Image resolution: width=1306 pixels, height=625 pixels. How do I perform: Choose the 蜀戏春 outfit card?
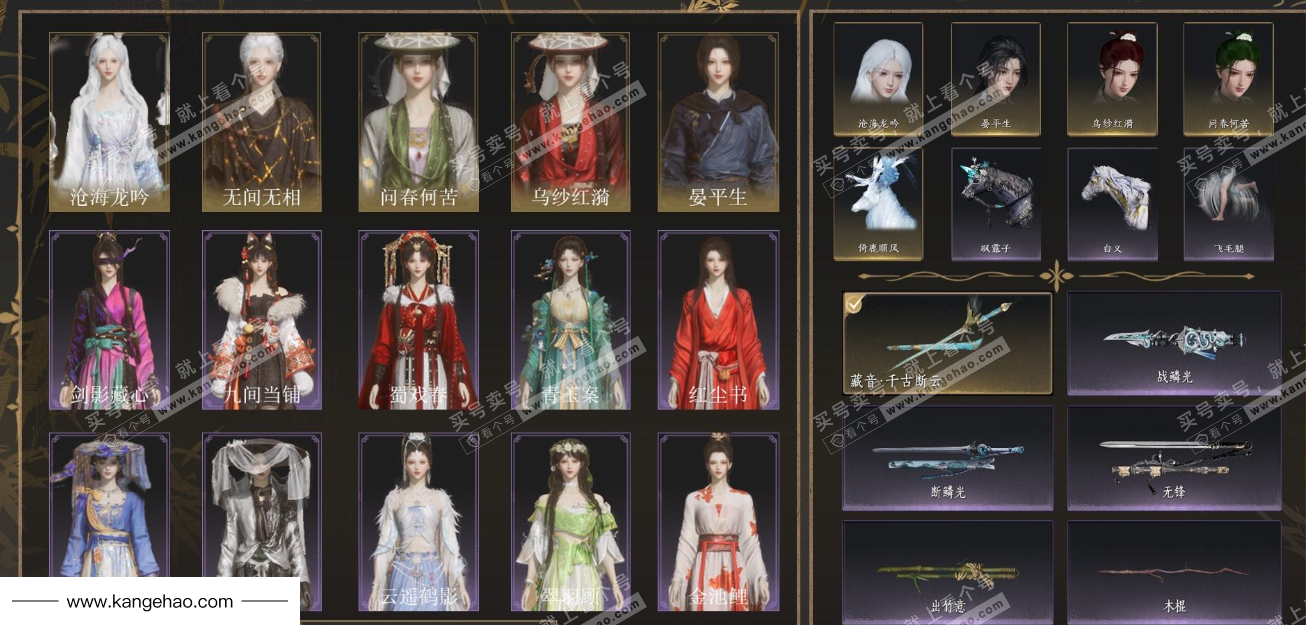(x=418, y=320)
